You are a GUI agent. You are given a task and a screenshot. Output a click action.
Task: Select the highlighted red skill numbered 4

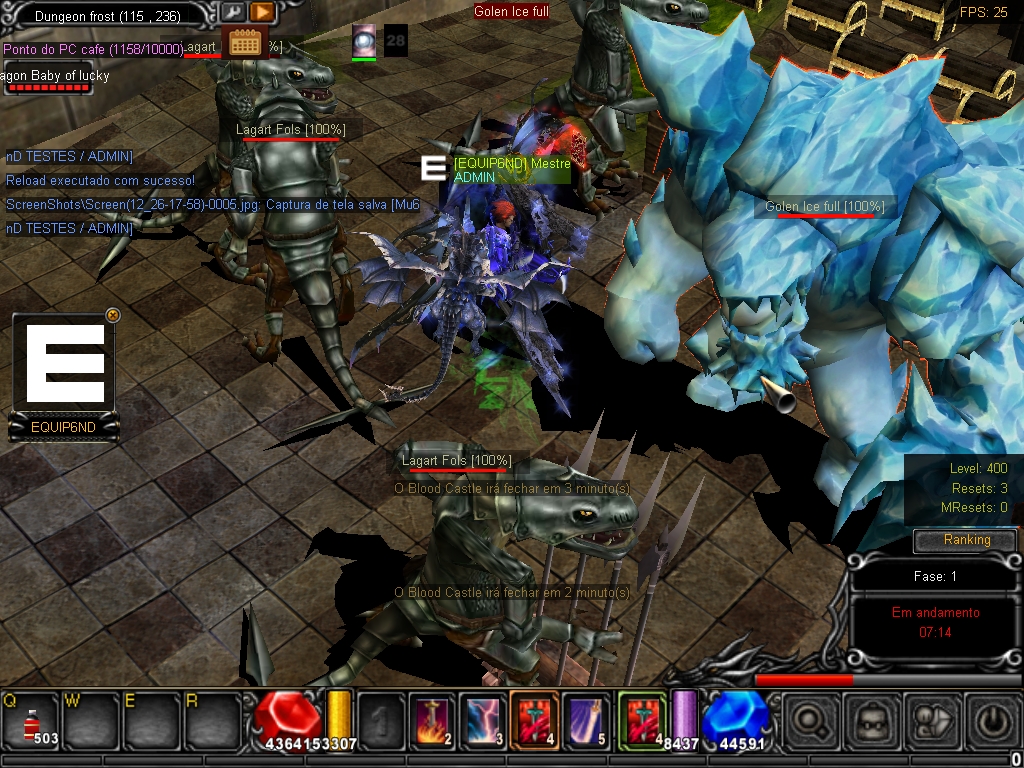tap(533, 720)
